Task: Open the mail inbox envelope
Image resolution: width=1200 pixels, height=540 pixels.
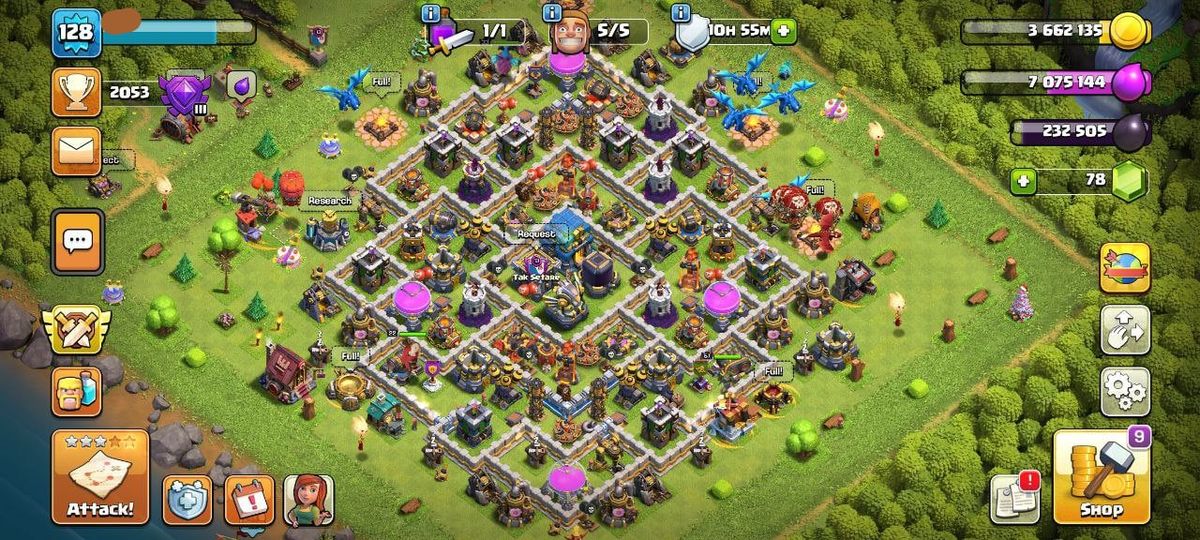Action: pyautogui.click(x=76, y=151)
